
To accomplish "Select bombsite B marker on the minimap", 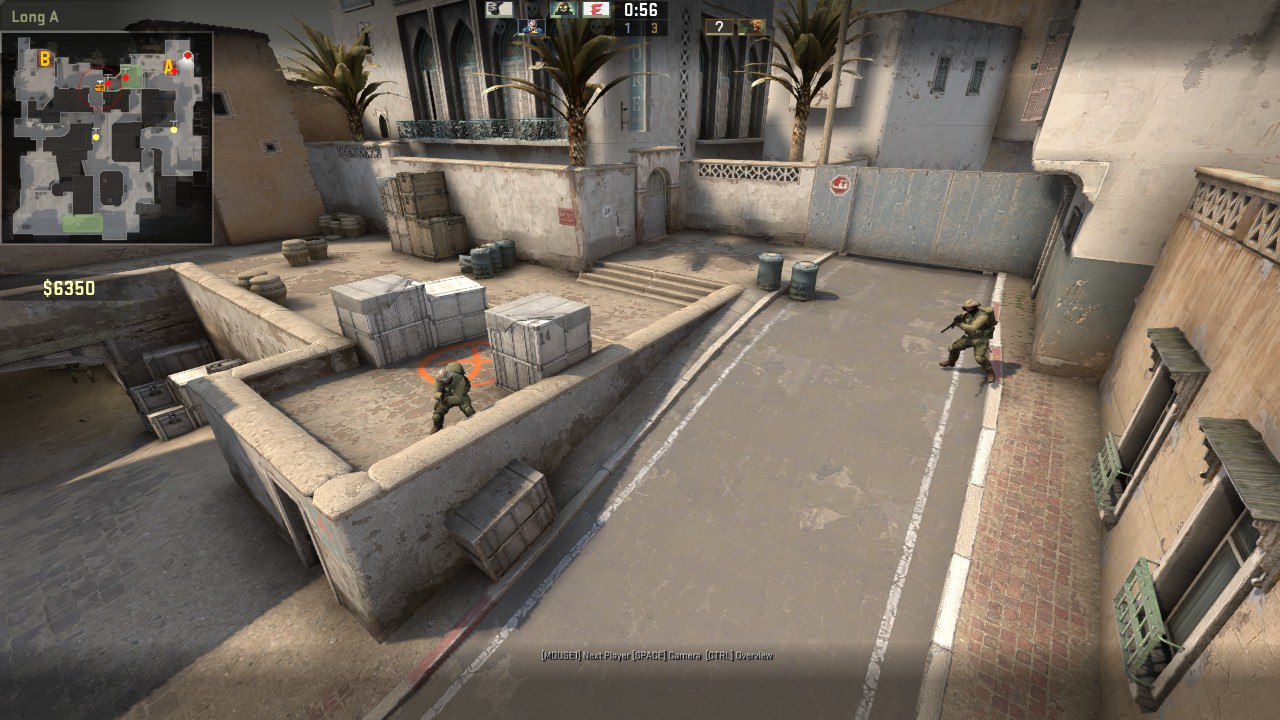I will (x=44, y=60).
